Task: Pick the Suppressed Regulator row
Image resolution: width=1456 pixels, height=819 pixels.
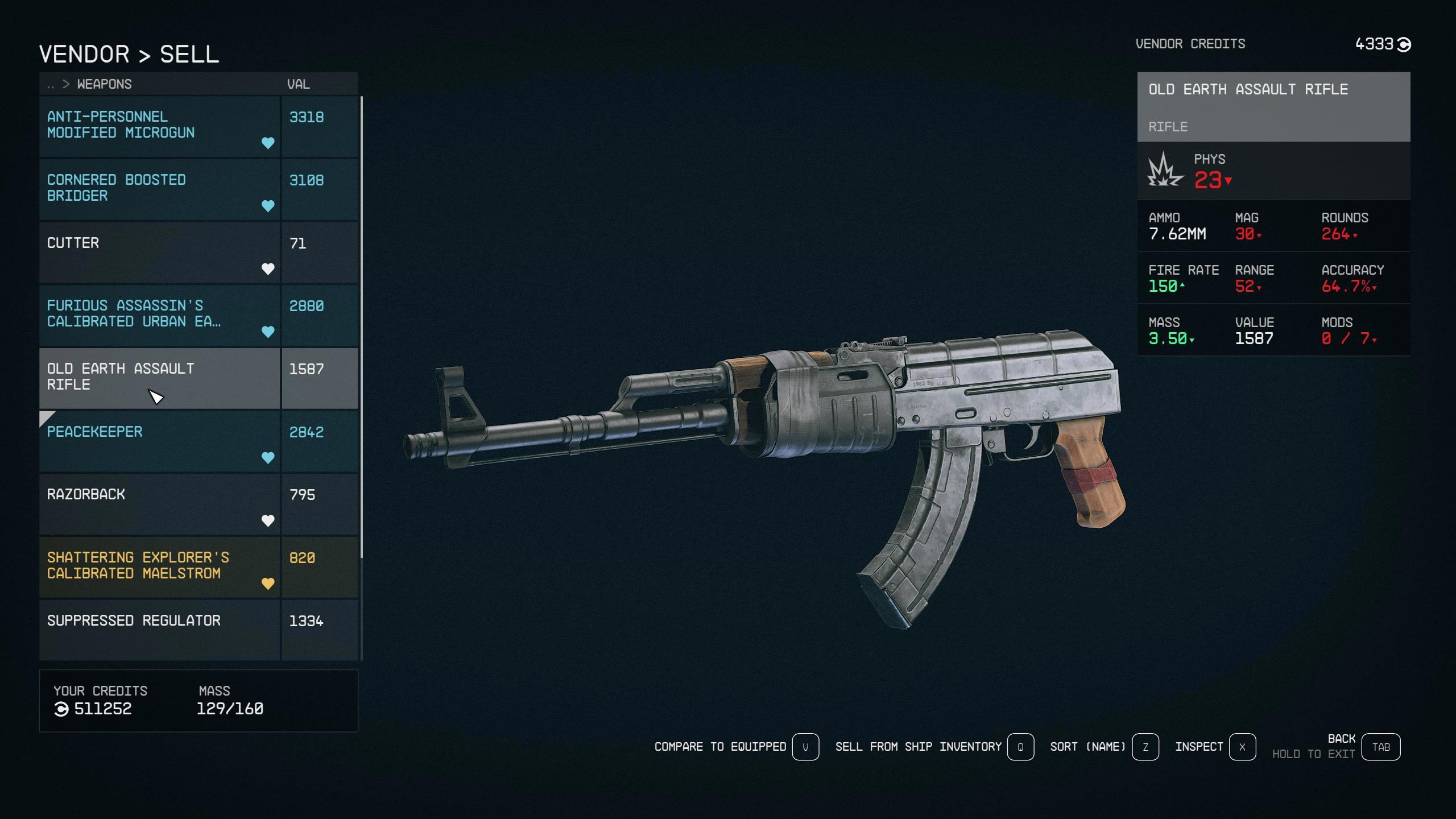Action: point(159,628)
